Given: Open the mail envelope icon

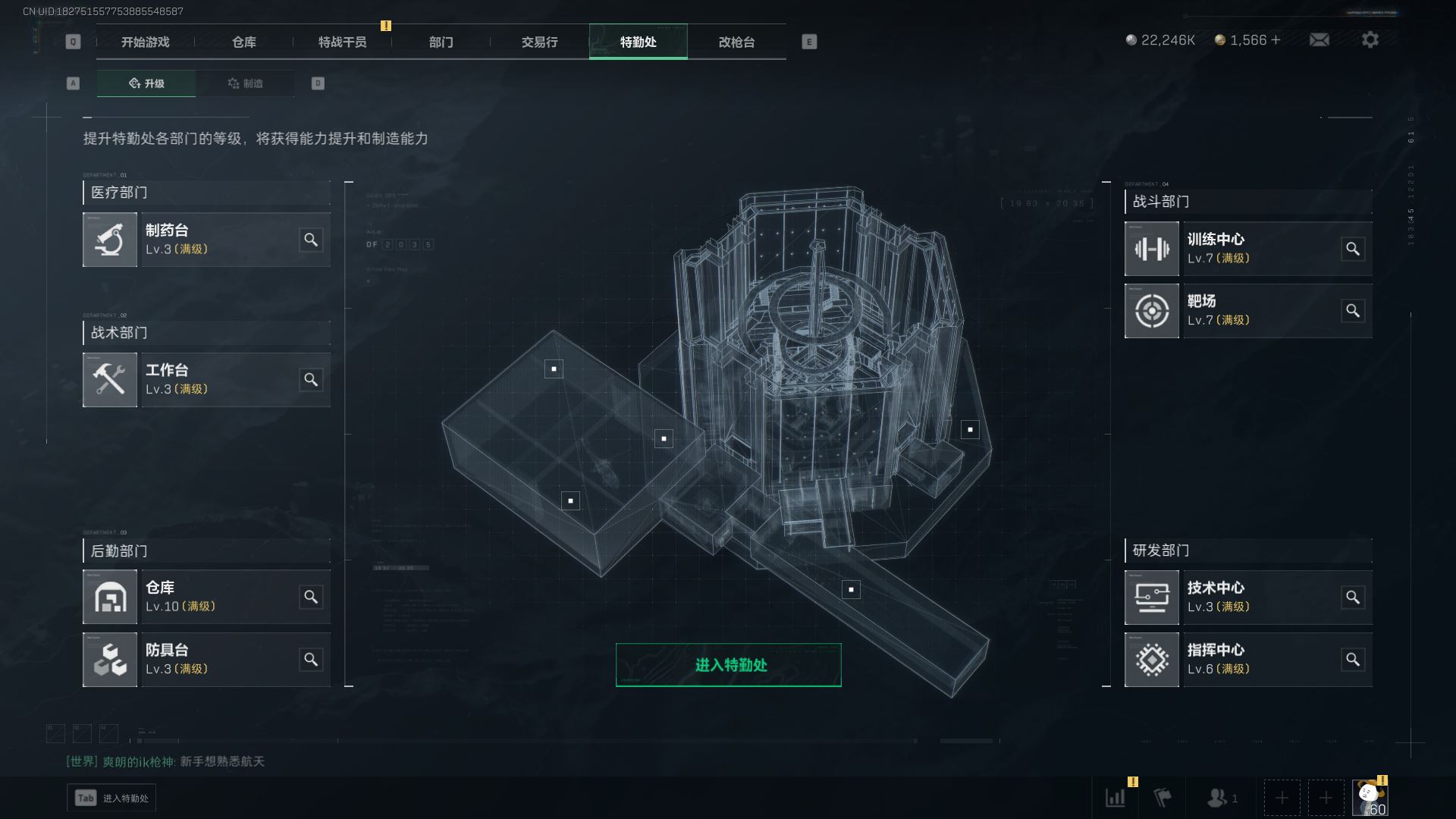Looking at the screenshot, I should 1319,39.
